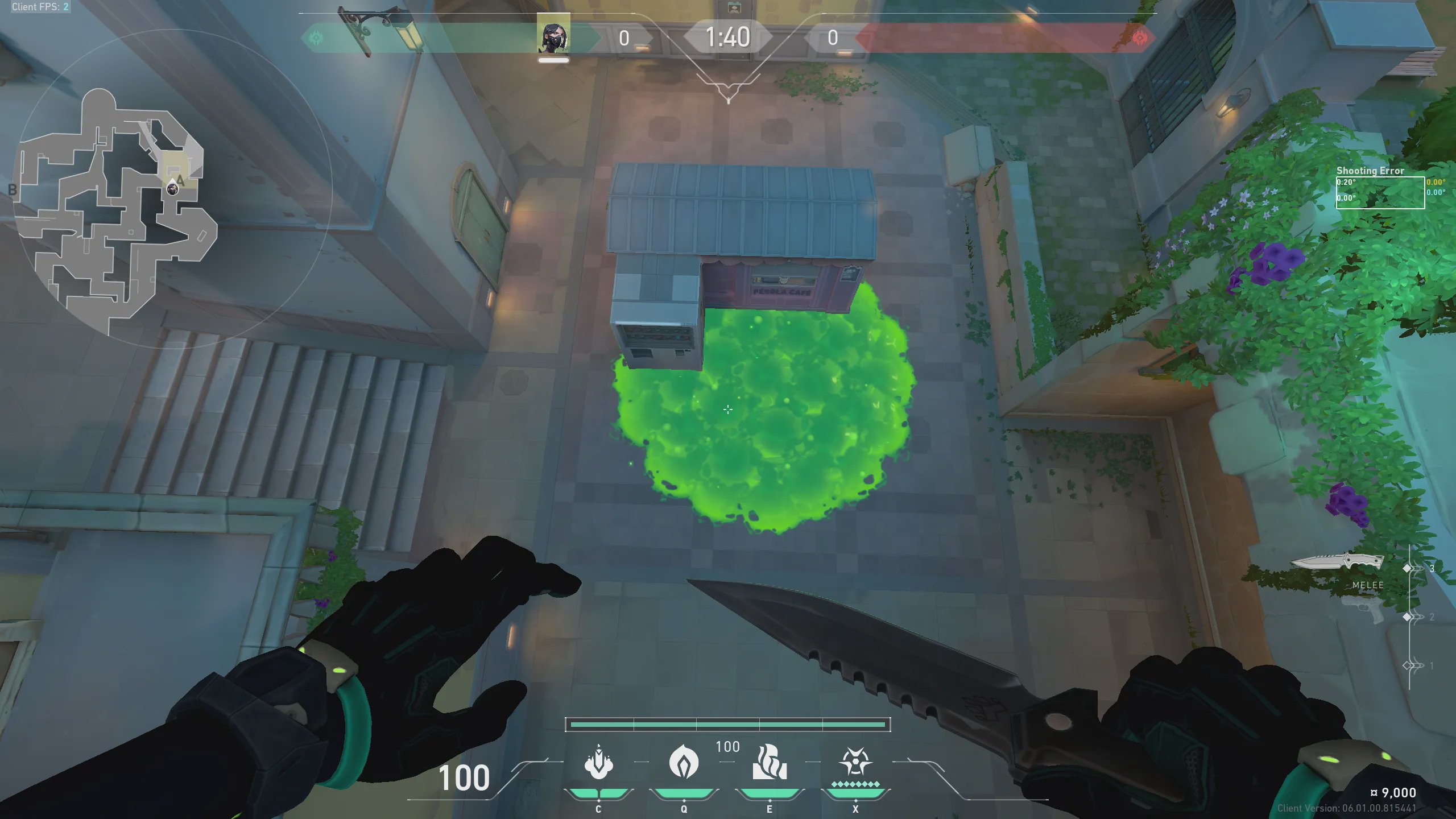Click the red enemy team emblem

pos(1140,38)
